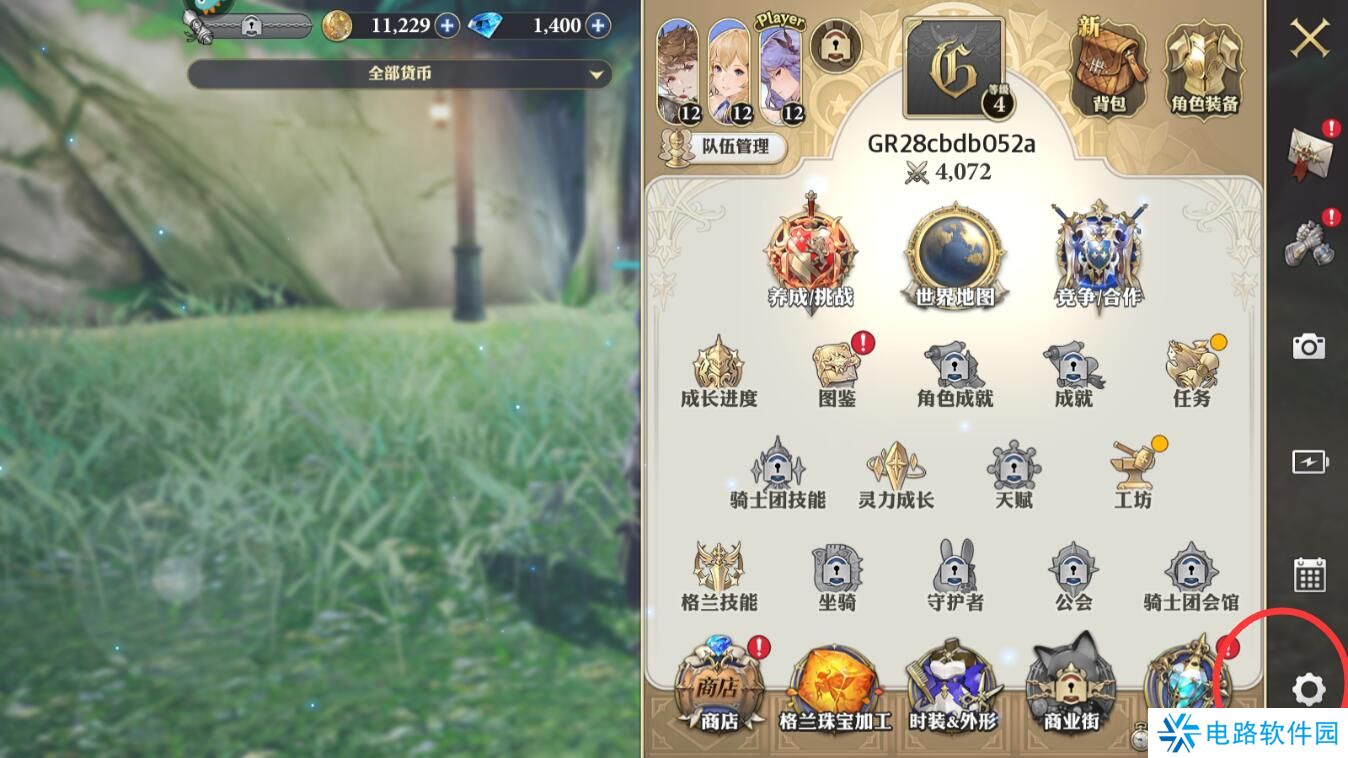Open 队伍管理 team management
Viewport: 1348px width, 758px height.
(723, 147)
